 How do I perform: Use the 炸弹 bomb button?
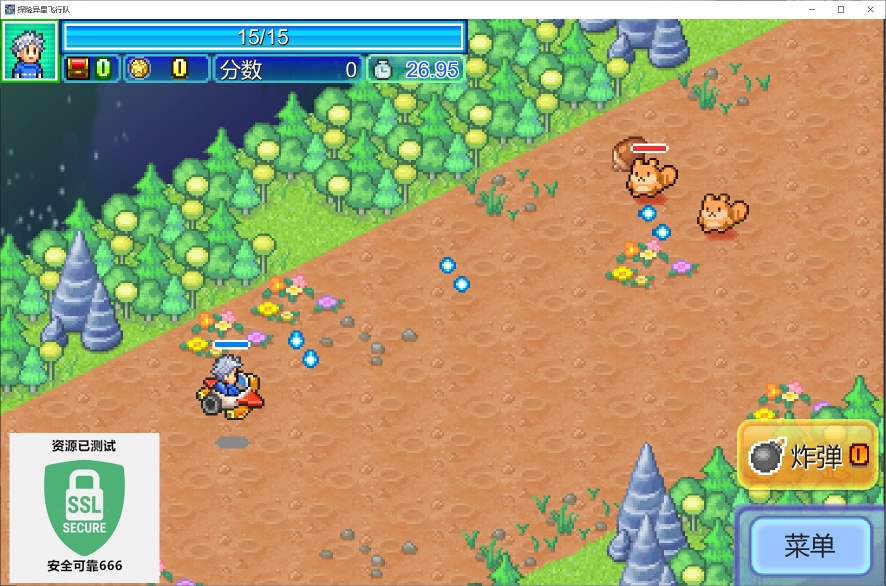[x=808, y=456]
